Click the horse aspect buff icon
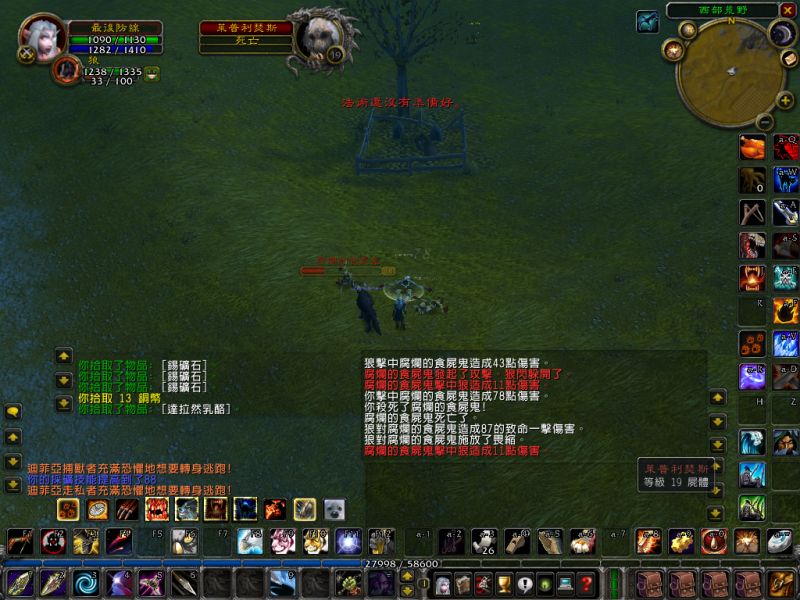 coord(647,21)
